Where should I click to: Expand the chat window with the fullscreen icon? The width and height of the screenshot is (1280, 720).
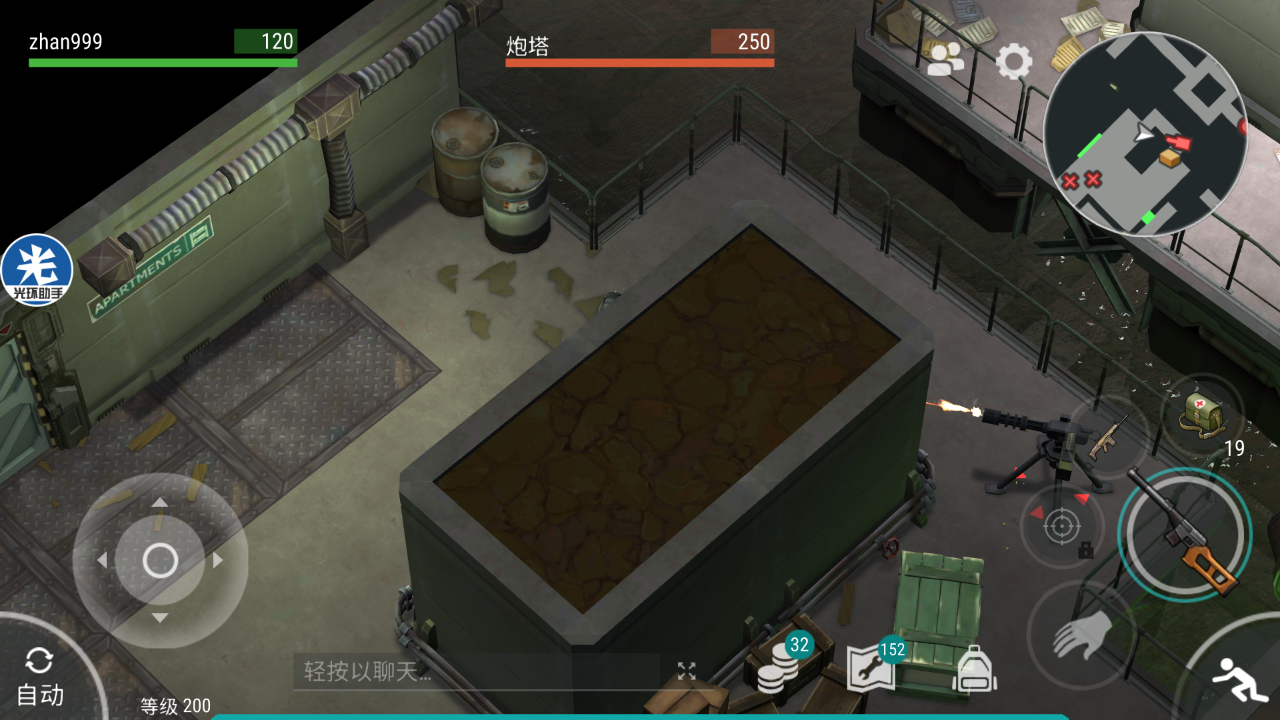[x=686, y=671]
